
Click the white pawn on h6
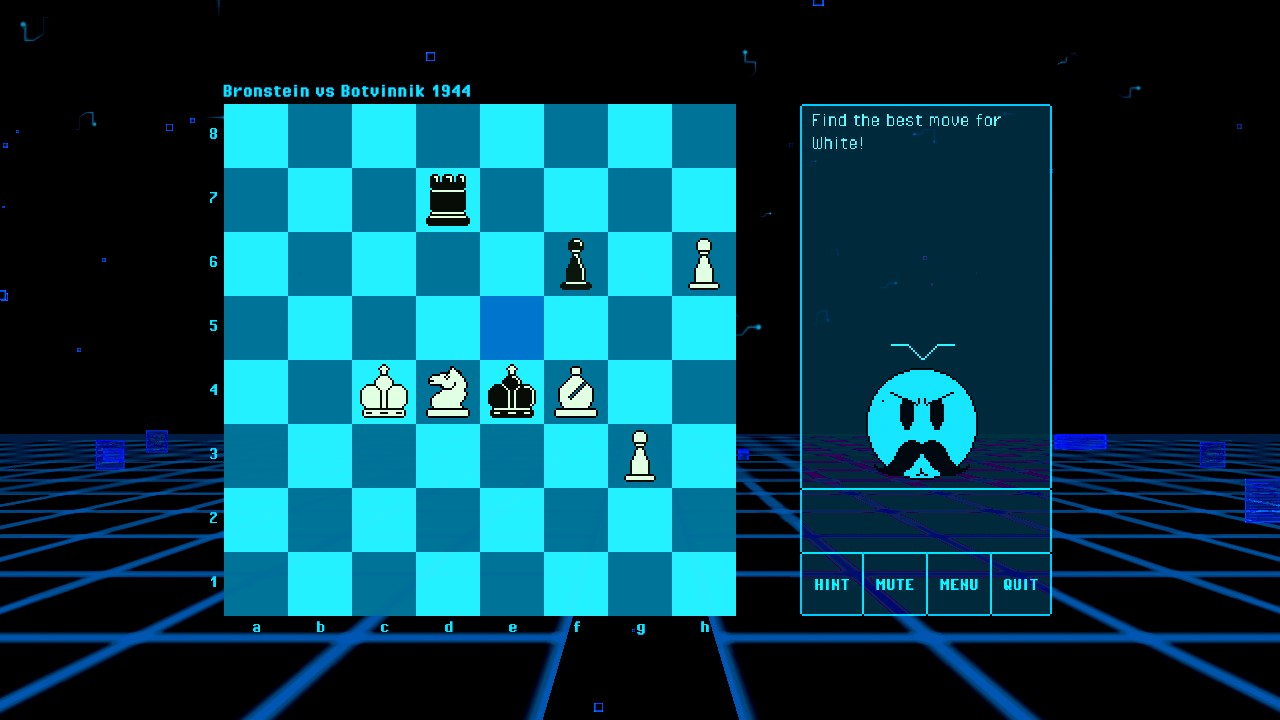pos(703,263)
